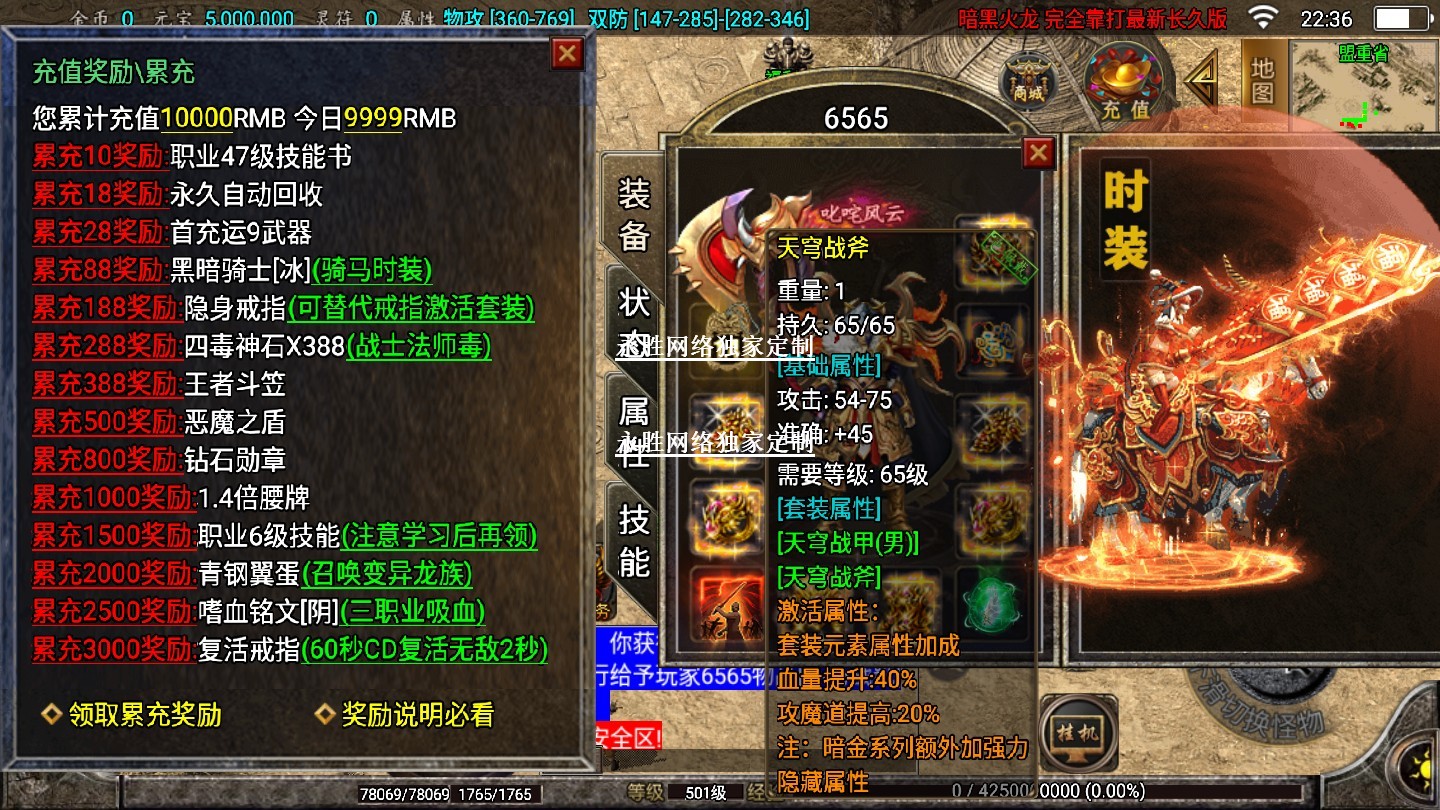Select the 累充188奖励 invisibility ring row
This screenshot has width=1440, height=810.
[106, 308]
